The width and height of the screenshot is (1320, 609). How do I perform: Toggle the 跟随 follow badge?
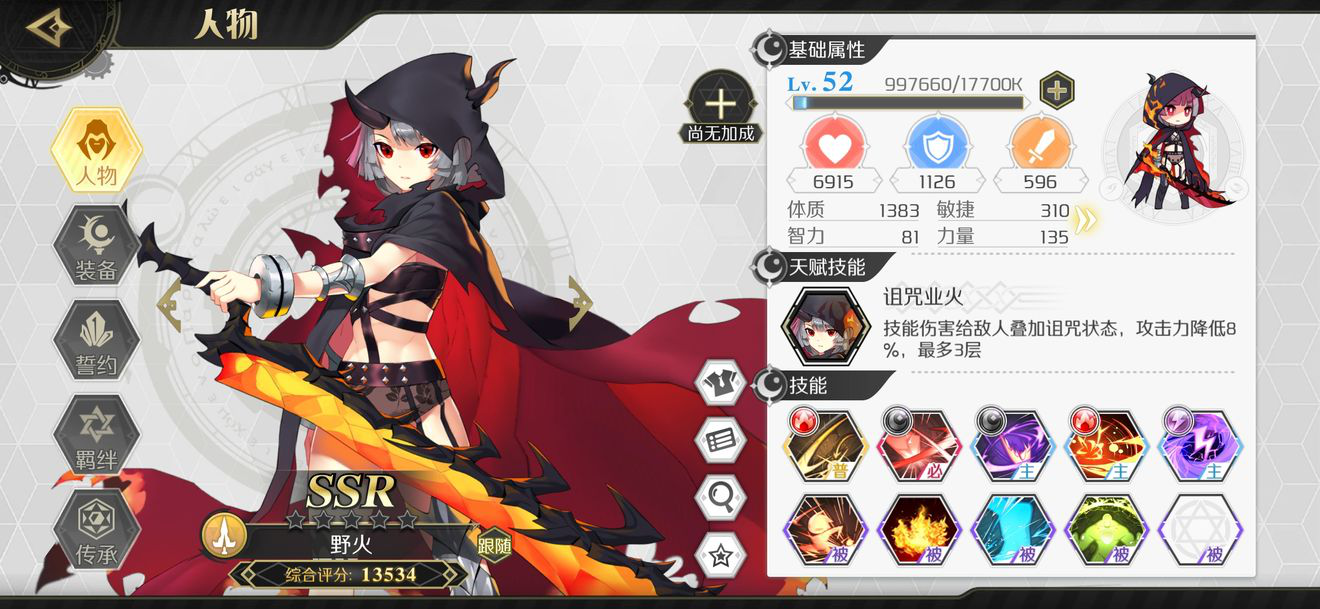point(493,543)
